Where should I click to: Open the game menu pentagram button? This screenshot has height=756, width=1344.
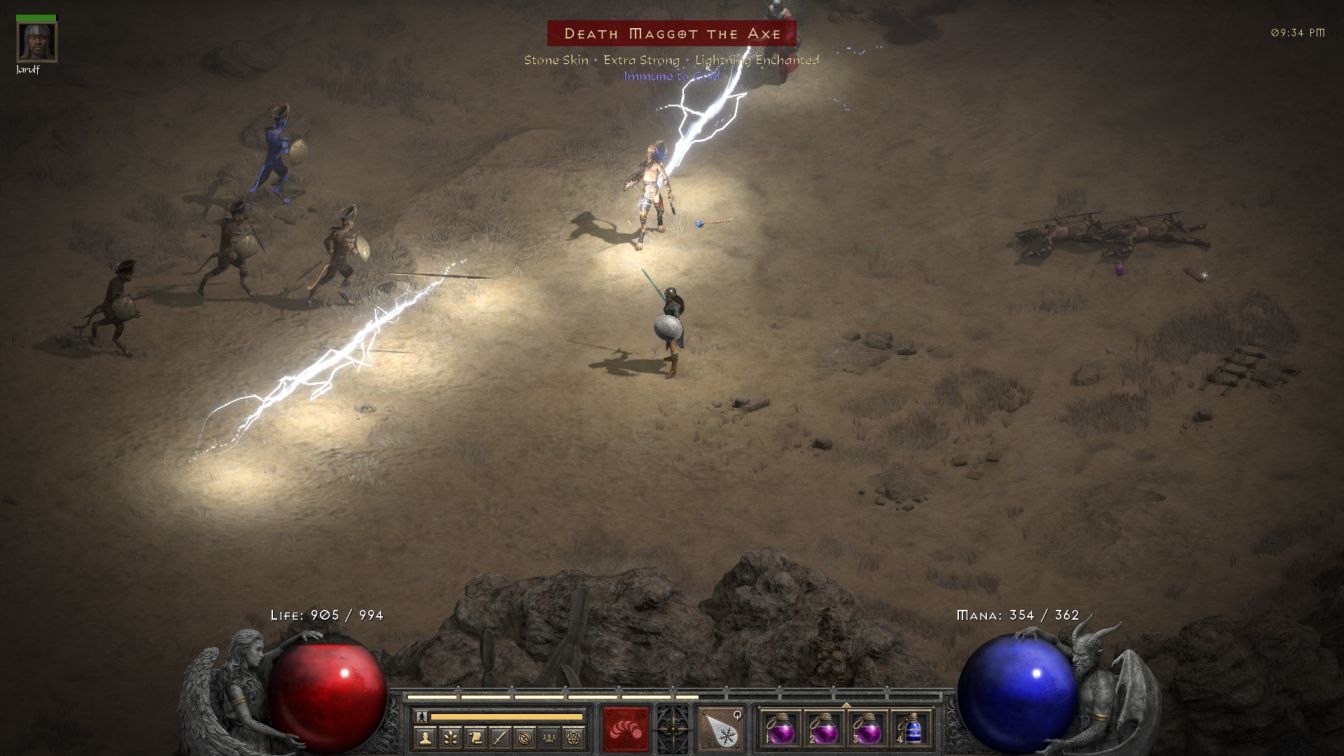click(573, 737)
